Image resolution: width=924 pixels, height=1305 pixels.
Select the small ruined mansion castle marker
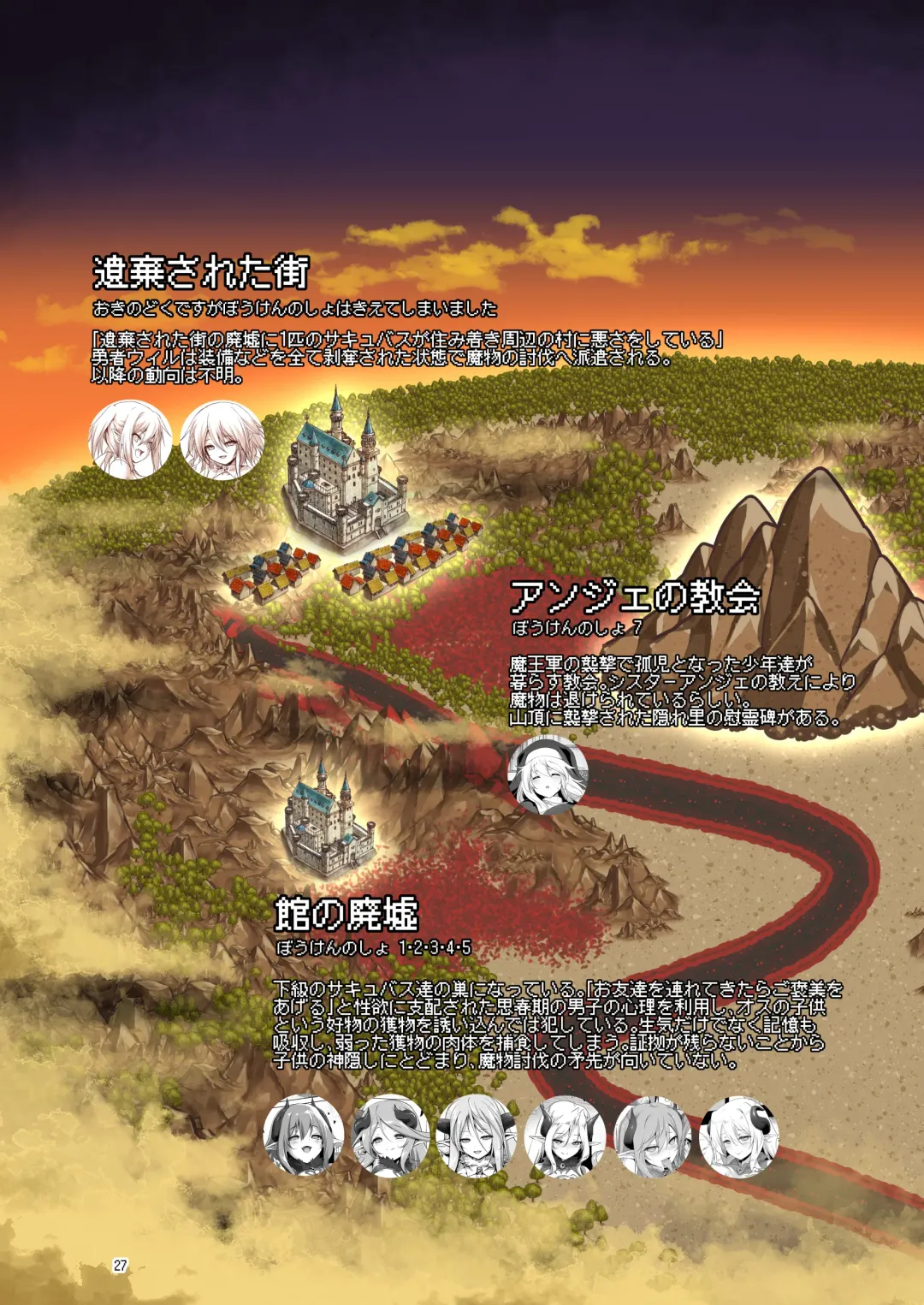pos(329,817)
